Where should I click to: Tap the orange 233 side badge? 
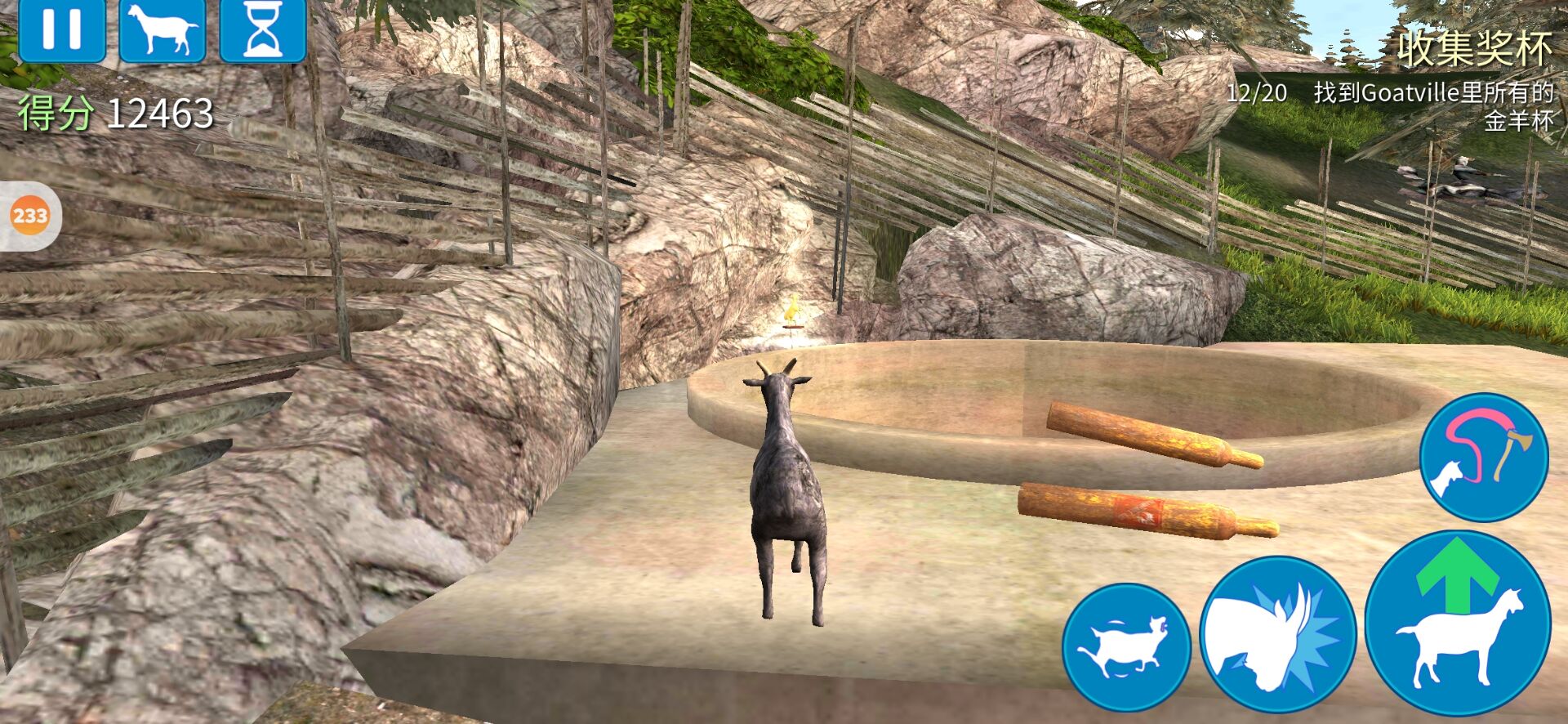(30, 216)
